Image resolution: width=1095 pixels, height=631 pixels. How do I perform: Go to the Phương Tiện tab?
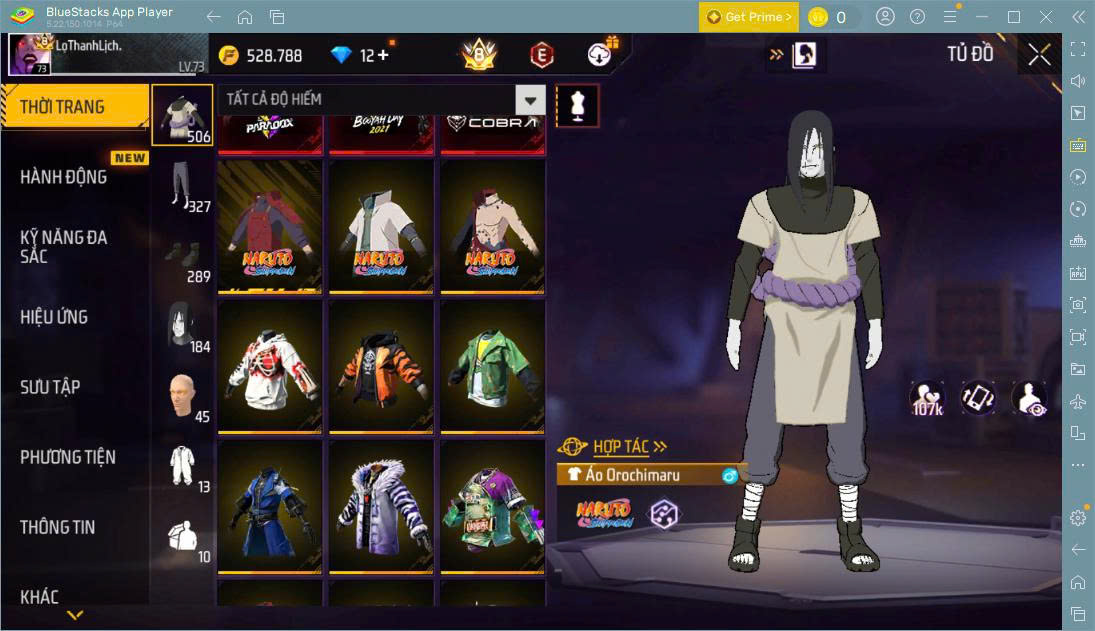click(68, 457)
